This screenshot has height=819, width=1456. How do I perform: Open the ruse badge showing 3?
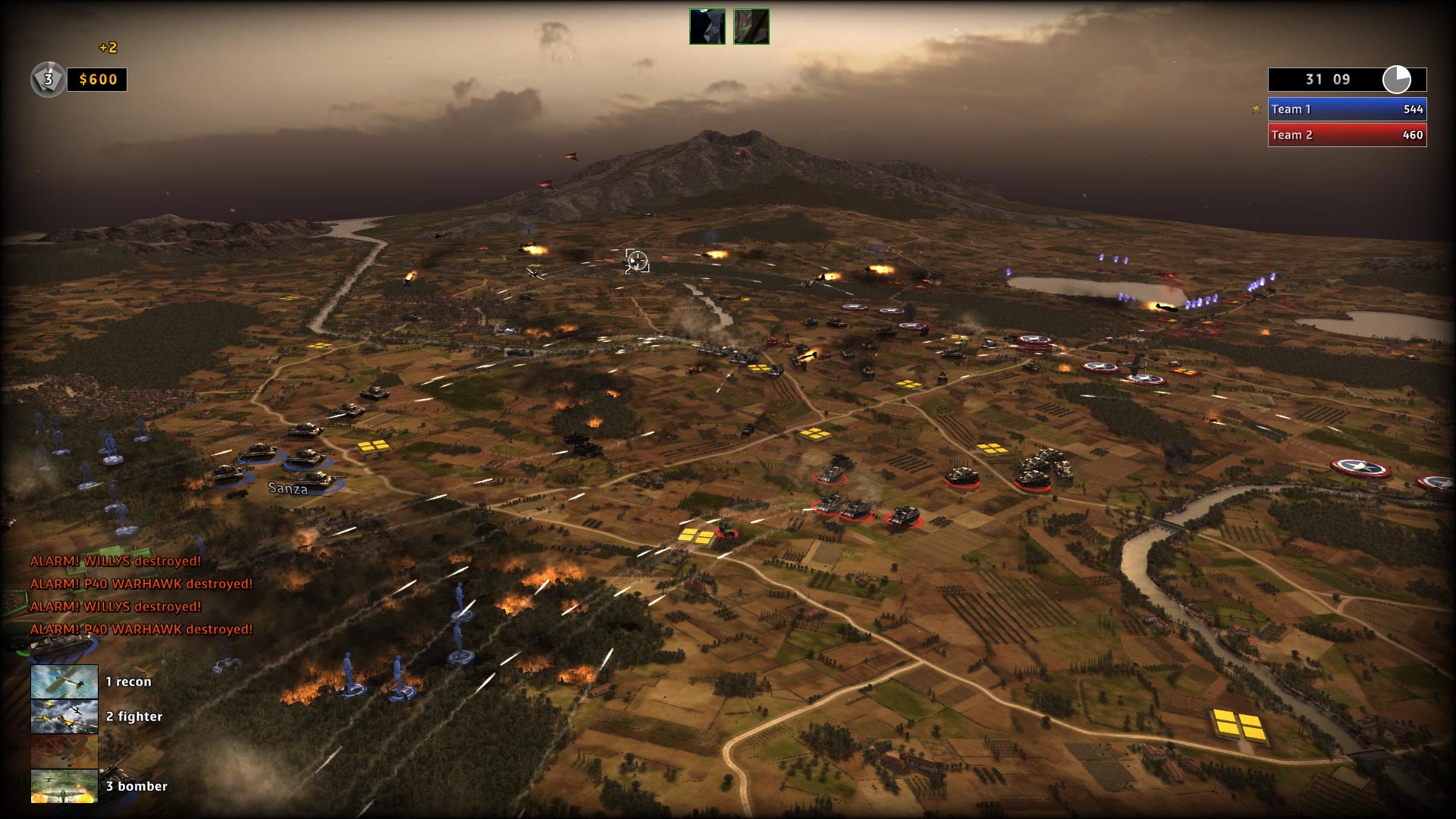(x=48, y=80)
